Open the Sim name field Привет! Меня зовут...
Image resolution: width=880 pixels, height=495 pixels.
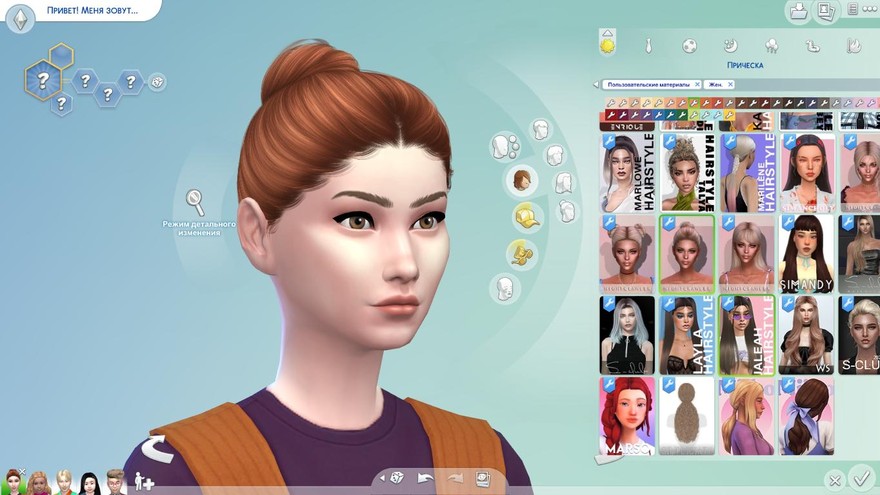tap(92, 11)
